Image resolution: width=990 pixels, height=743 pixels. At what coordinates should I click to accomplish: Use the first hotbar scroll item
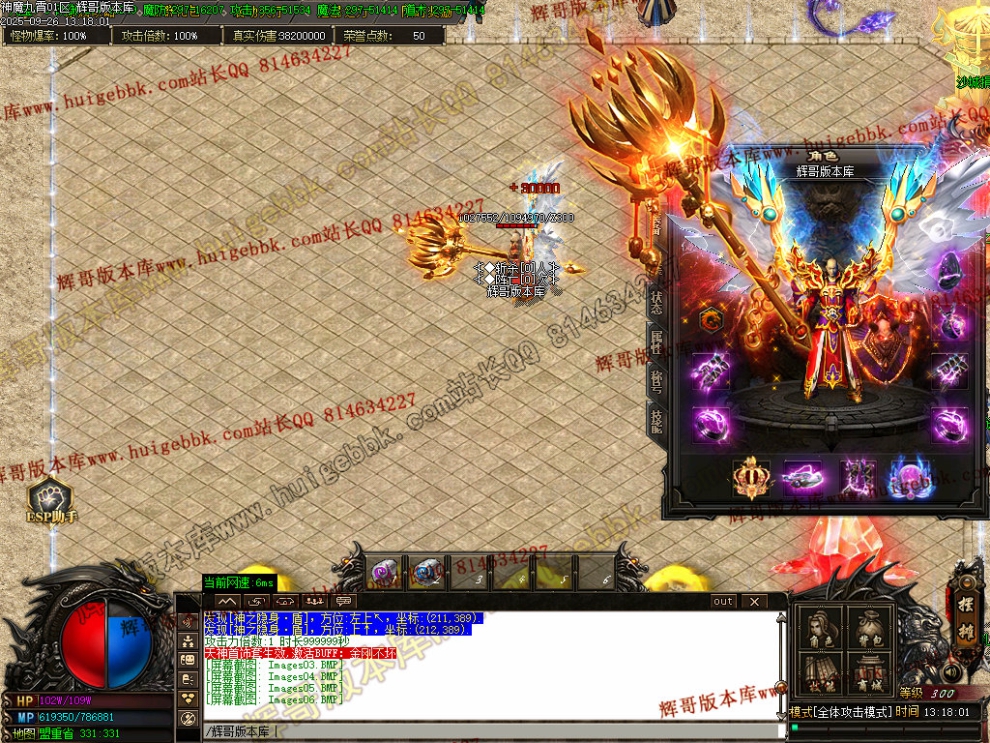point(382,572)
